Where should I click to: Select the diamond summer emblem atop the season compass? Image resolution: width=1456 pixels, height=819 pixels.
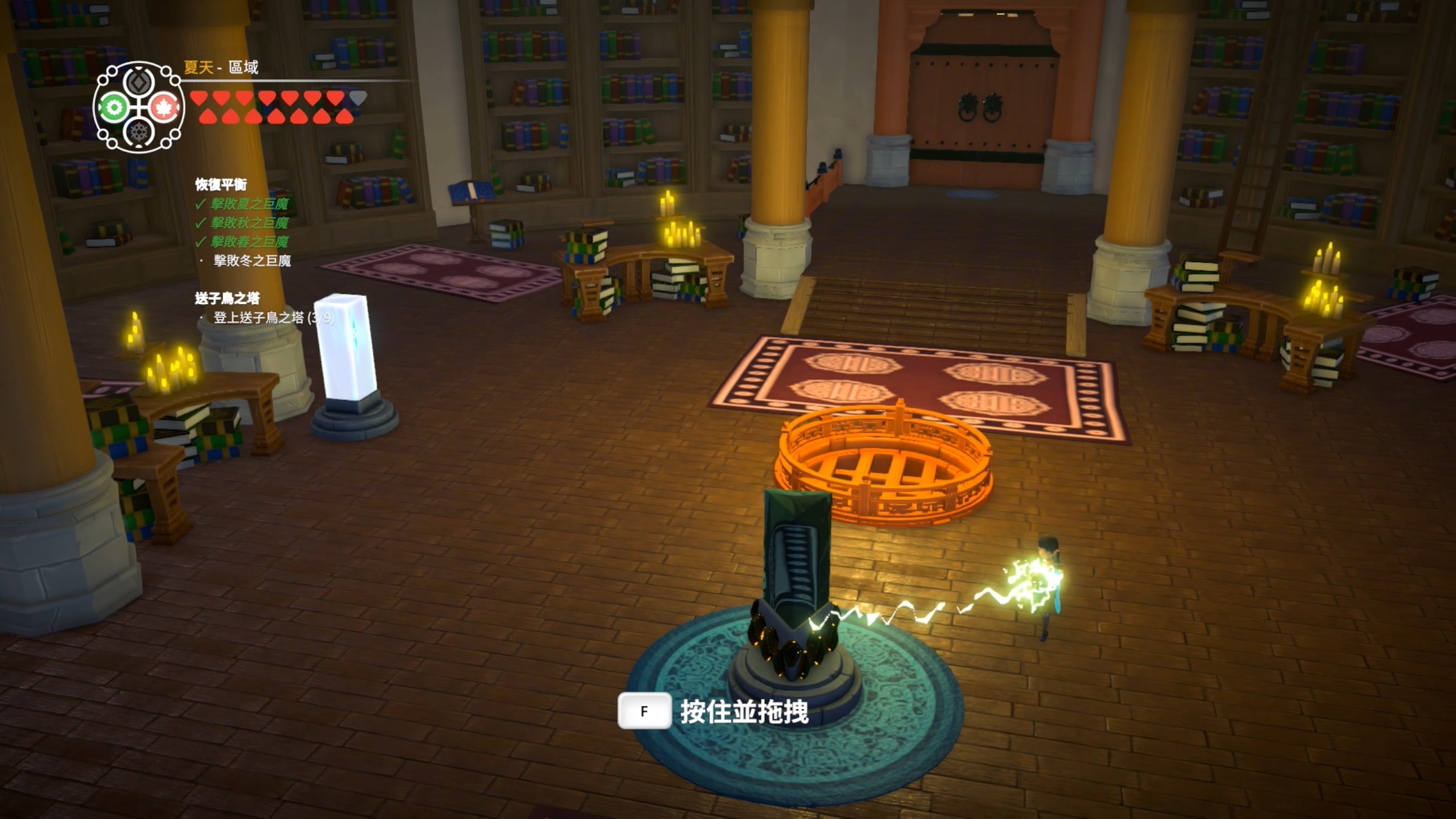138,84
